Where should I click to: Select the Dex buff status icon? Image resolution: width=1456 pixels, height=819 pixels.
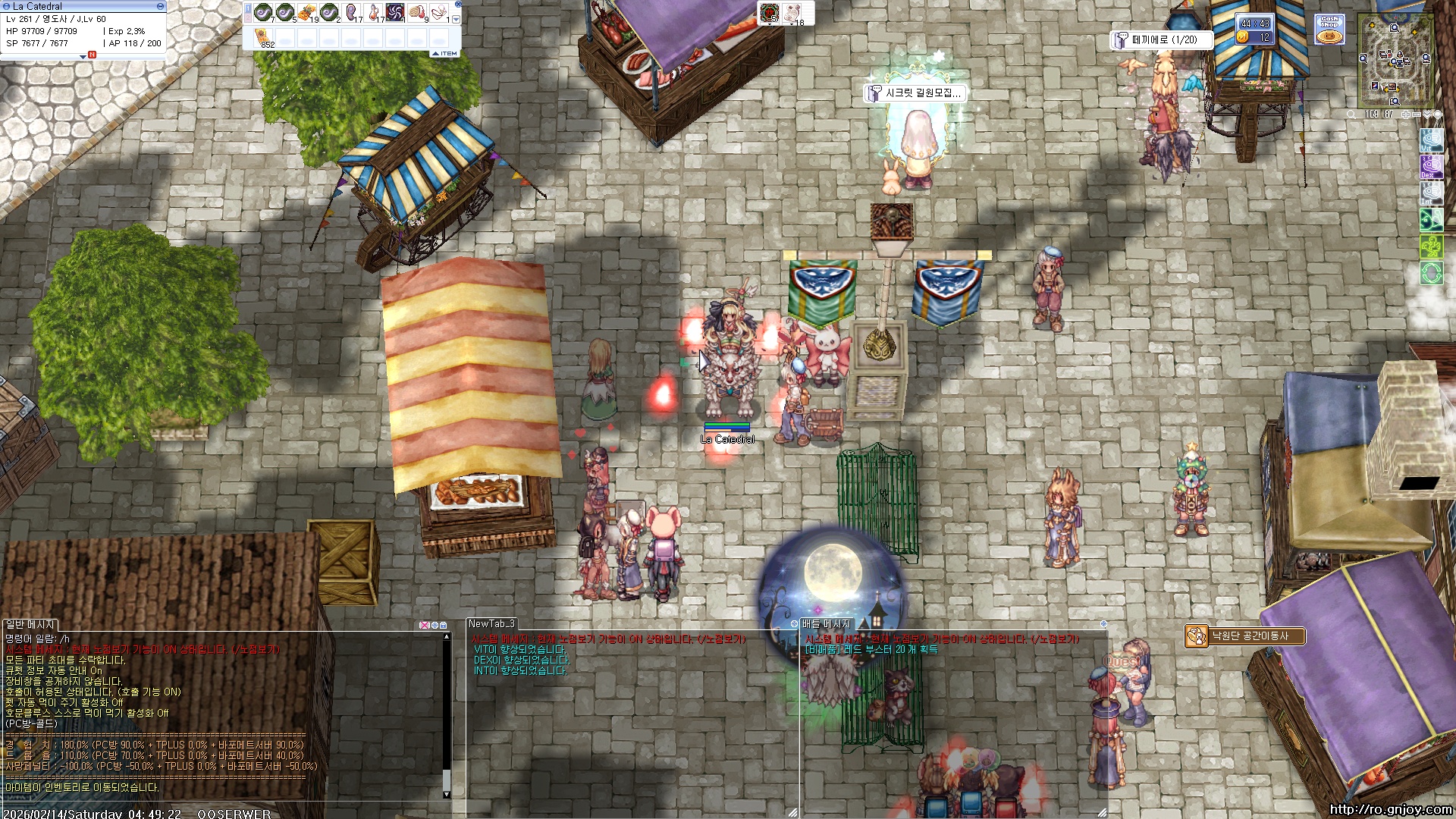point(1431,167)
